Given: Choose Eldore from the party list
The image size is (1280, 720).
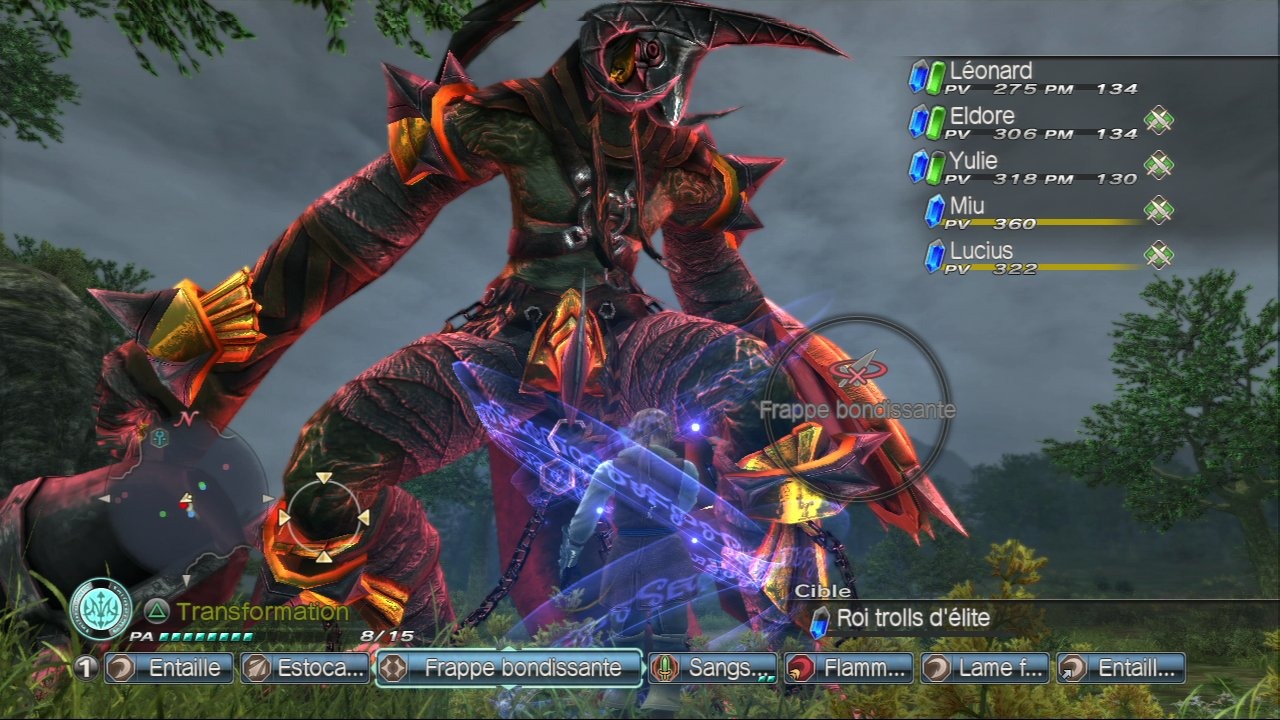Looking at the screenshot, I should pyautogui.click(x=1024, y=123).
